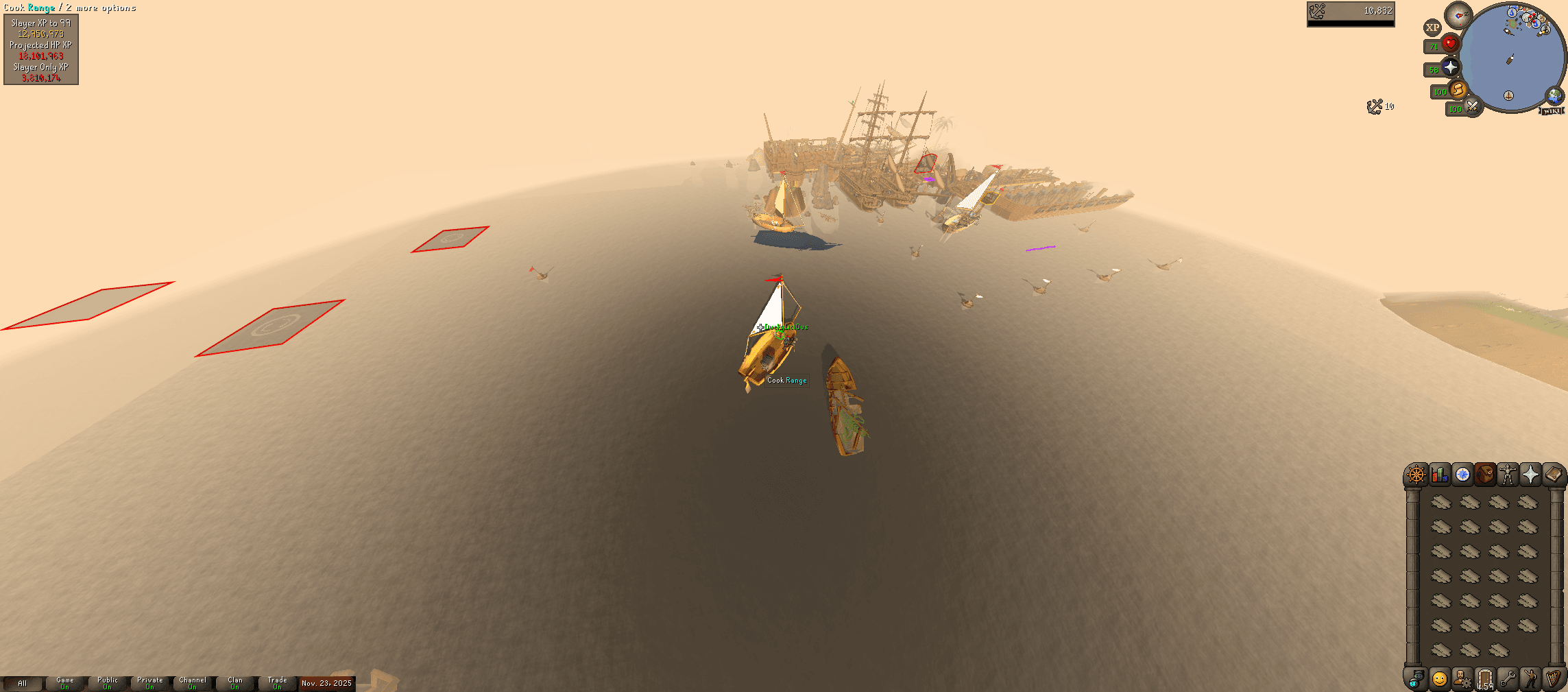Open the Settings wrench tab
1568x692 pixels.
(x=1508, y=680)
